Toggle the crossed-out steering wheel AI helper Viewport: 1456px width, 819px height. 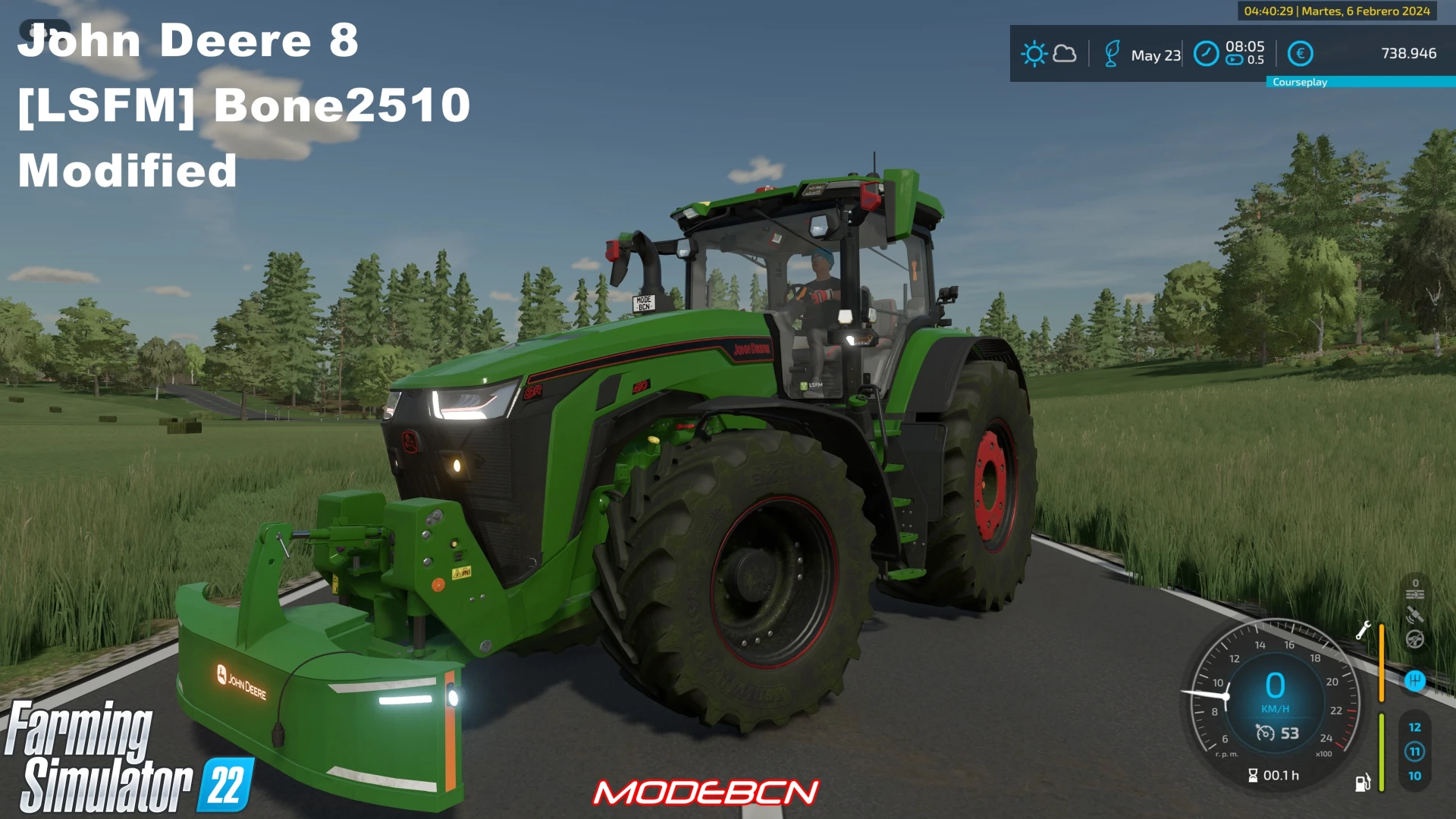[1414, 640]
